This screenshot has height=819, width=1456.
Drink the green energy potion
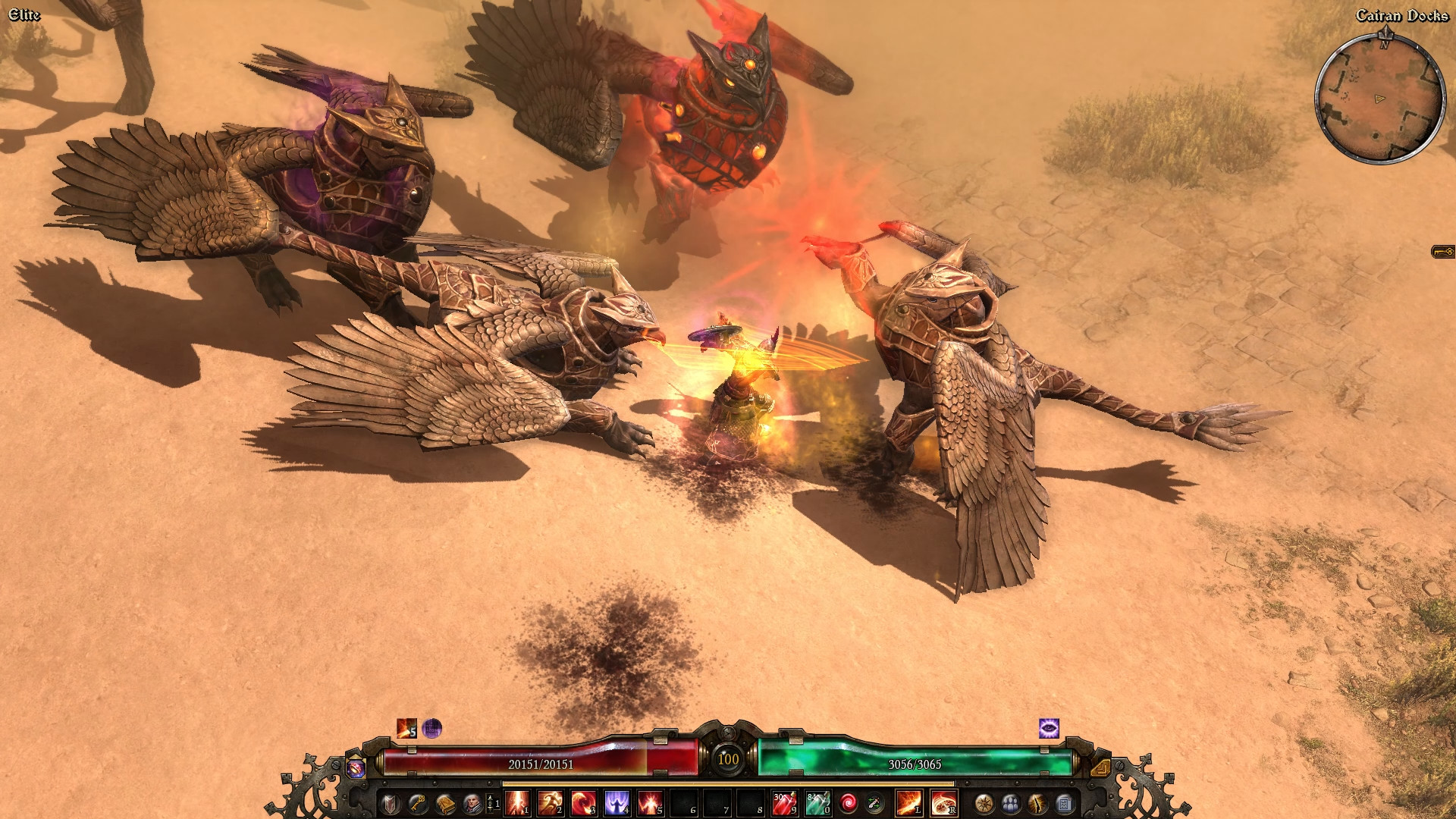click(817, 803)
